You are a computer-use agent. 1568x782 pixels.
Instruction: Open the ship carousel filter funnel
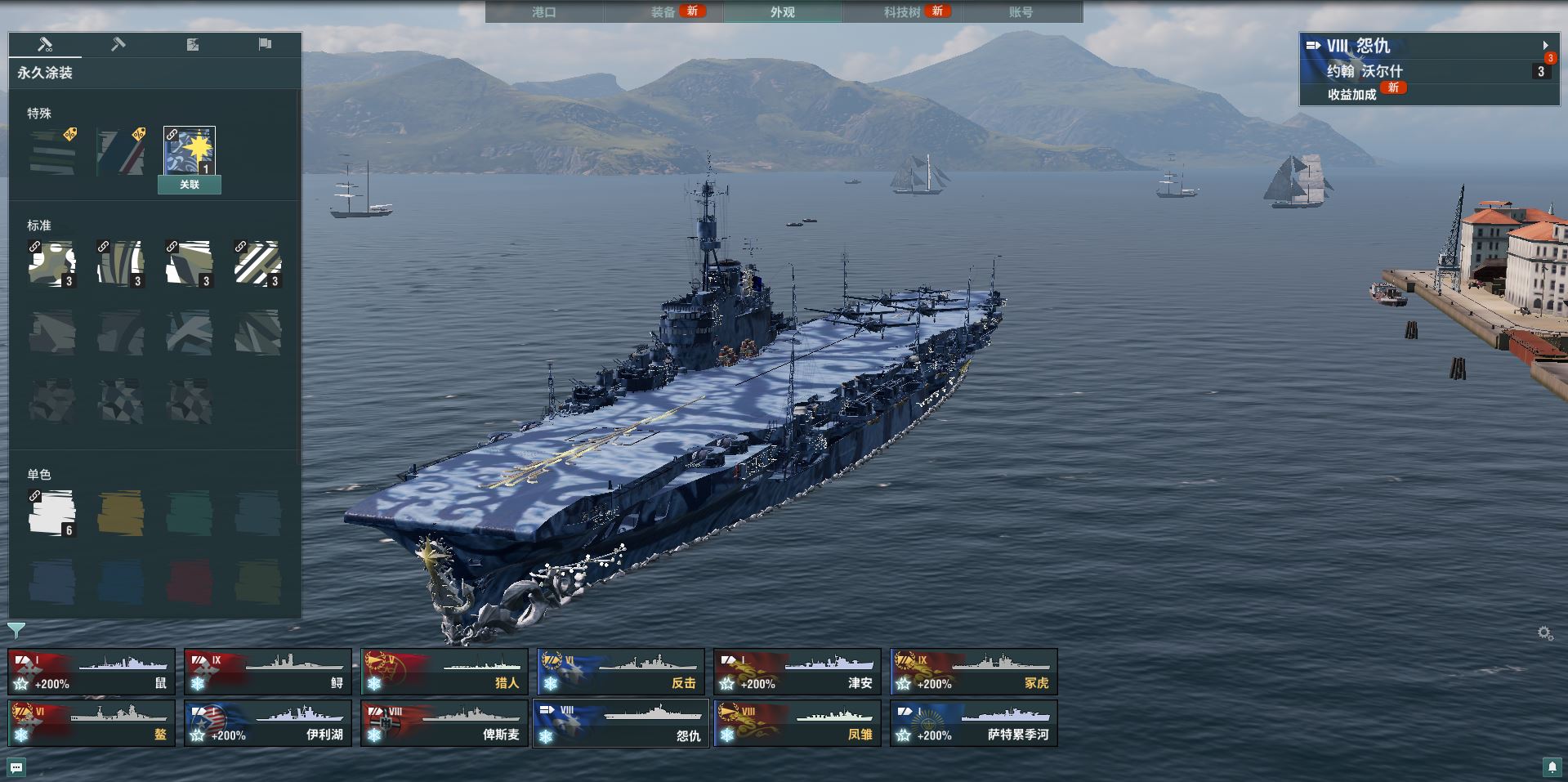click(16, 630)
